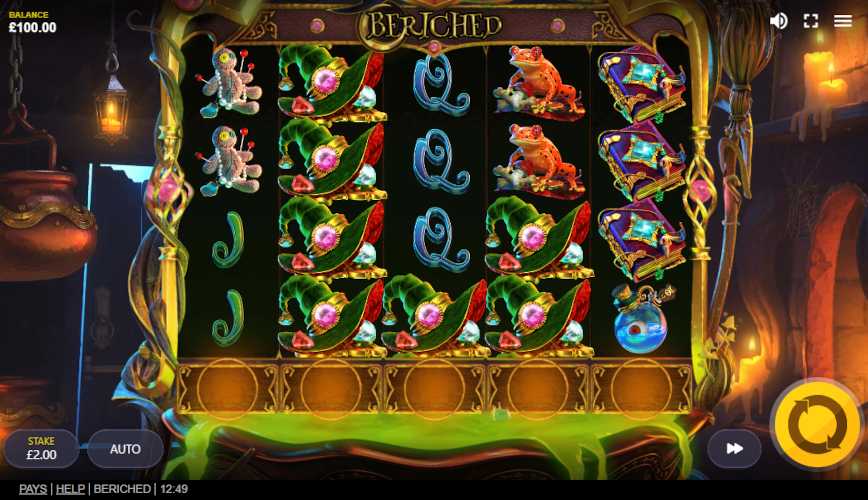Open the HELP page link
The height and width of the screenshot is (500, 868).
coord(70,489)
